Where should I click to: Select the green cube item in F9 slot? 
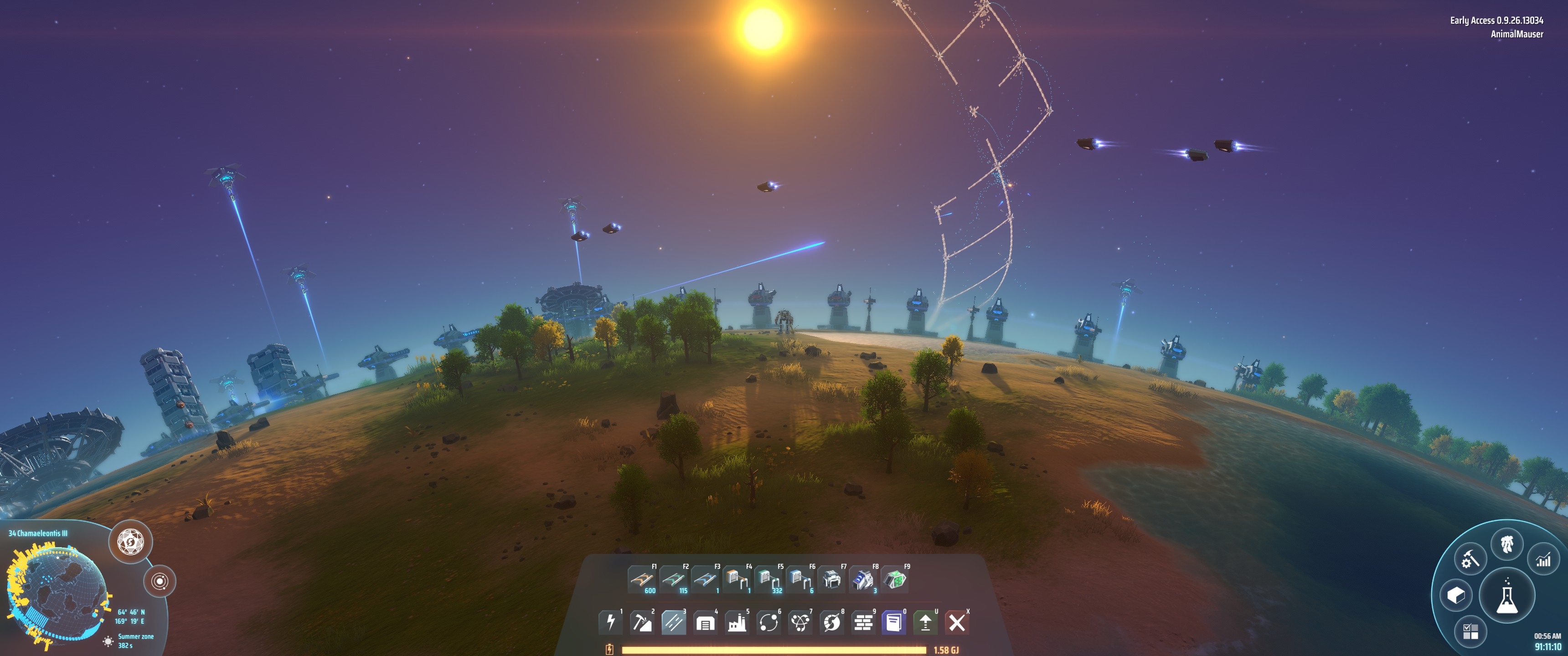[x=894, y=579]
